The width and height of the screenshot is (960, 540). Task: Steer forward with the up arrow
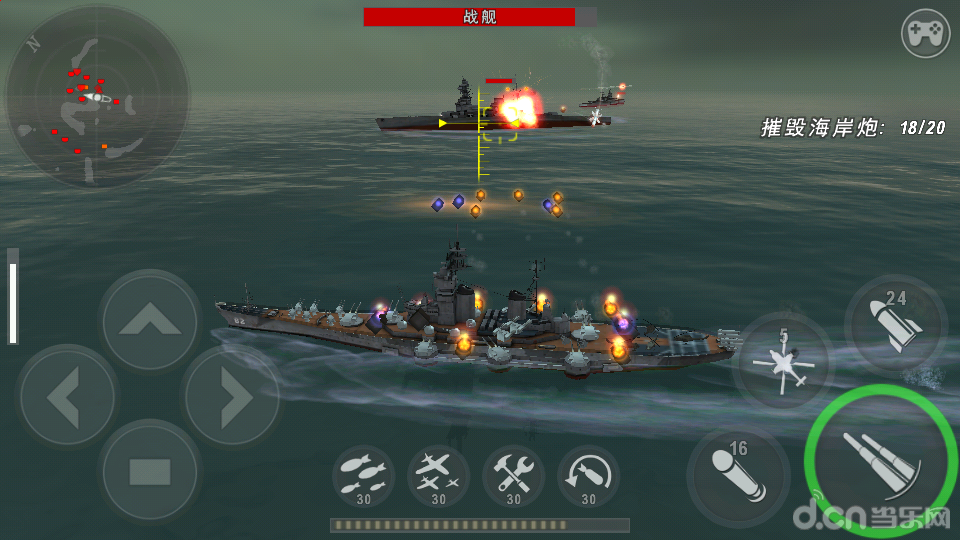click(x=149, y=319)
